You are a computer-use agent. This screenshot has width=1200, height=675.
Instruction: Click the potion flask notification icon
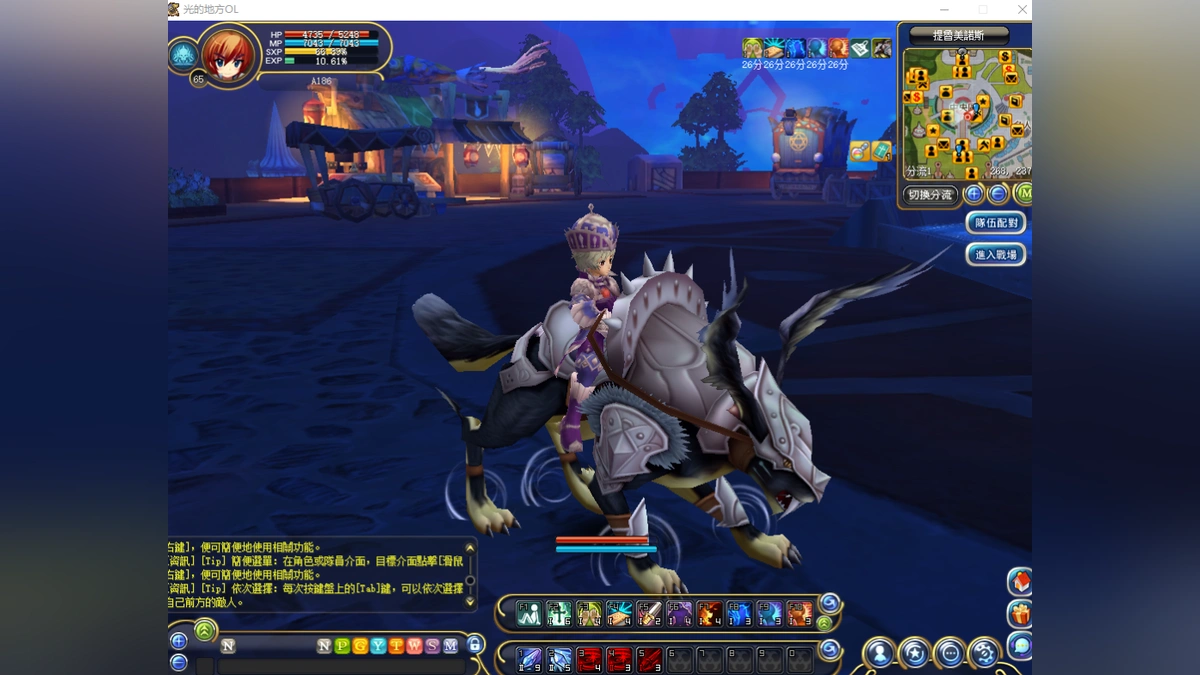[859, 151]
